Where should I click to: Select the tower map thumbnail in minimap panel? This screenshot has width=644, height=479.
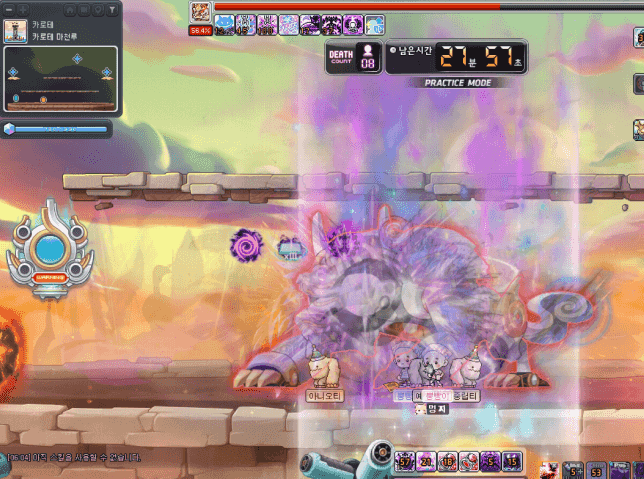(x=15, y=29)
